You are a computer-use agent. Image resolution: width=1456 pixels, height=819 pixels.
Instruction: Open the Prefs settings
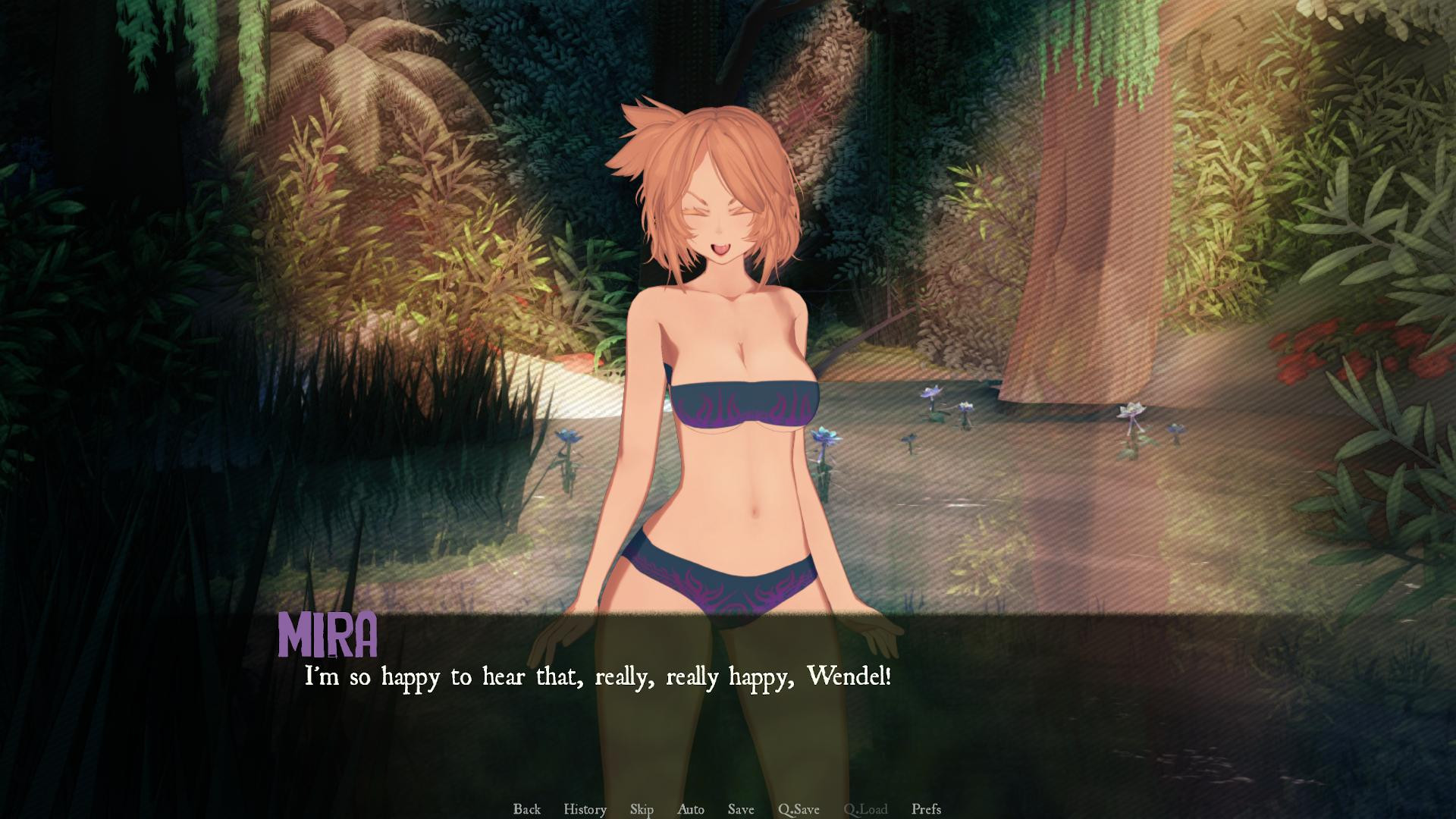point(926,809)
